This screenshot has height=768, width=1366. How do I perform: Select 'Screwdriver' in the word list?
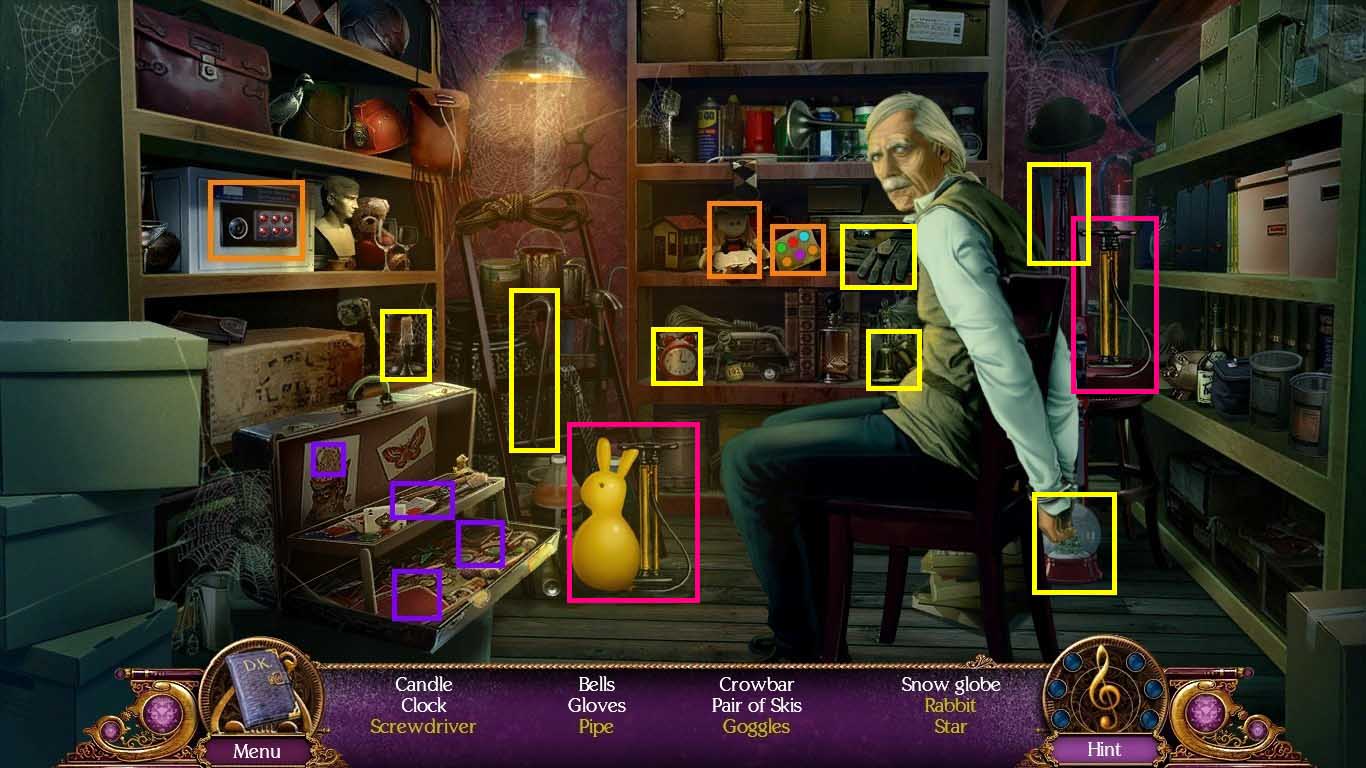pyautogui.click(x=423, y=726)
